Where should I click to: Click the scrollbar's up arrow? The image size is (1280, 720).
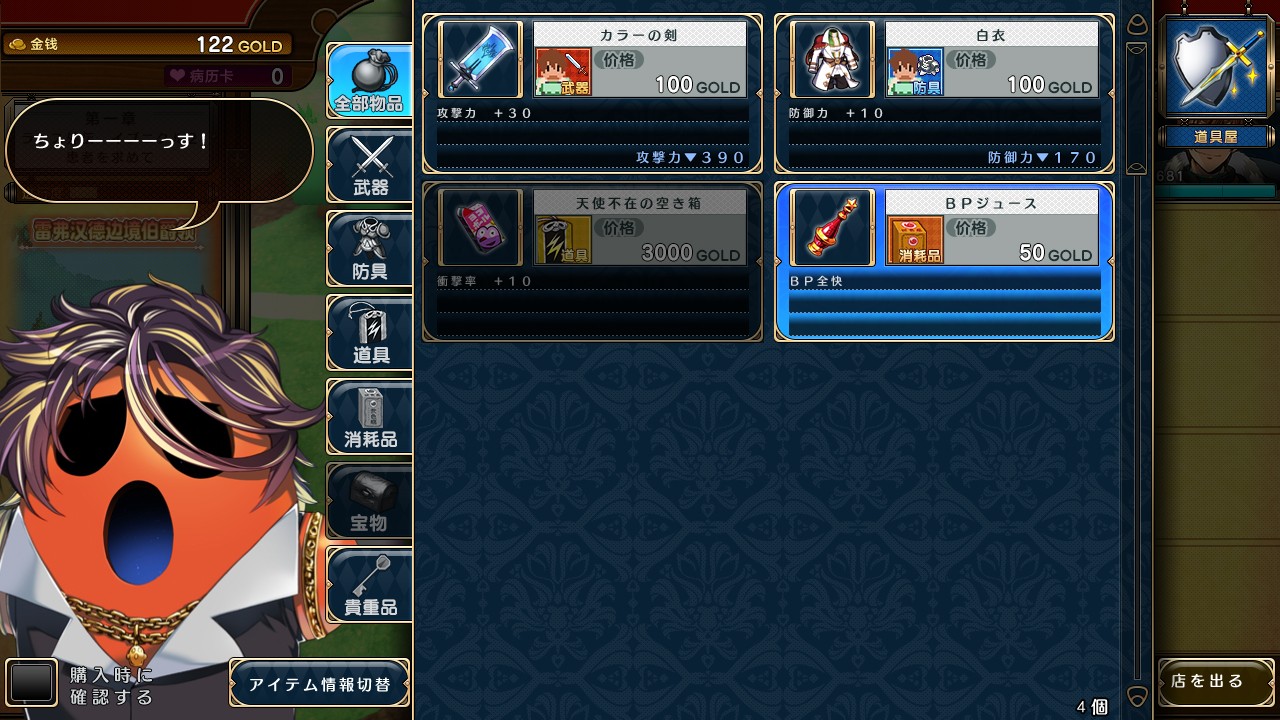click(x=1136, y=24)
